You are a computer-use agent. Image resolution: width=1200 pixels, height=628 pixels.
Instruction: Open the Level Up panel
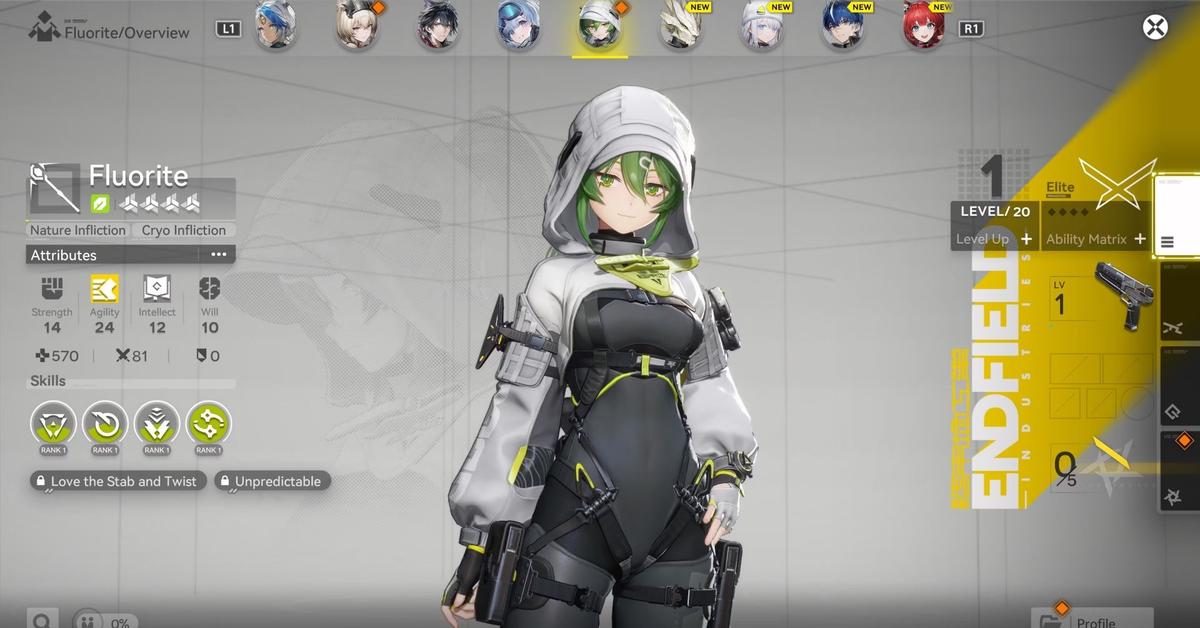(995, 239)
